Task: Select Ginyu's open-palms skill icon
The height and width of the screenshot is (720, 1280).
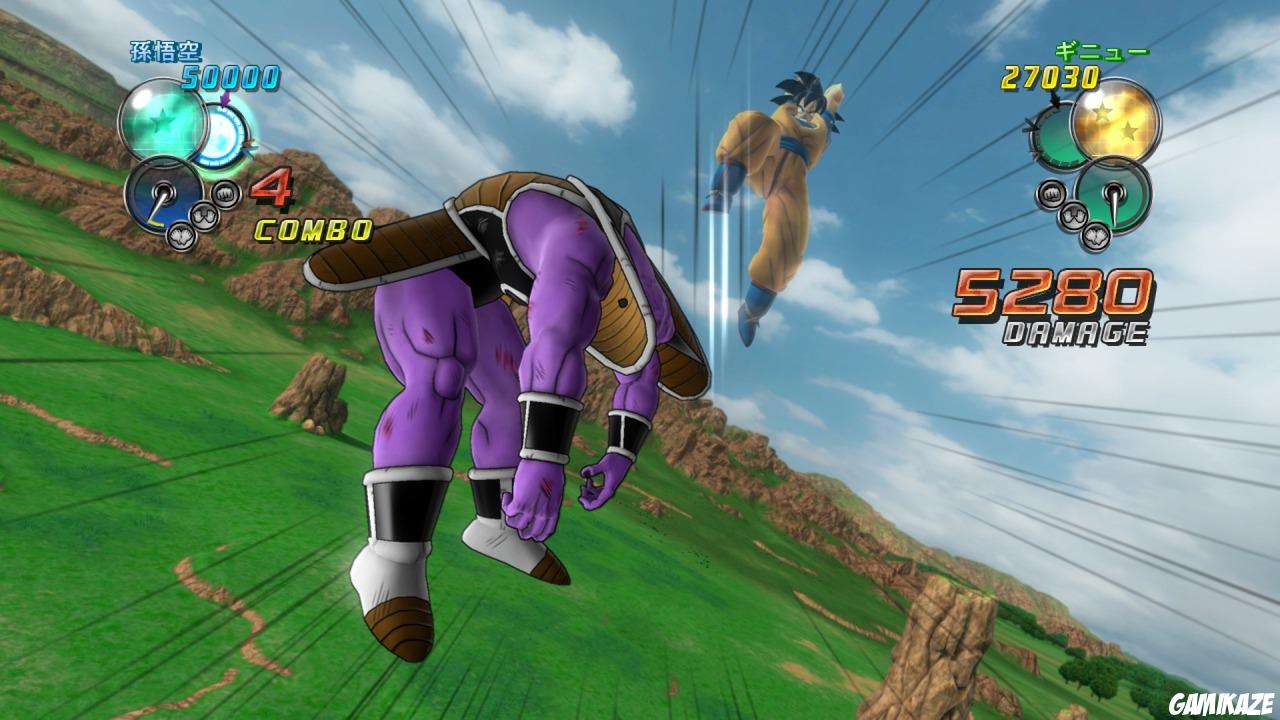Action: (1075, 216)
